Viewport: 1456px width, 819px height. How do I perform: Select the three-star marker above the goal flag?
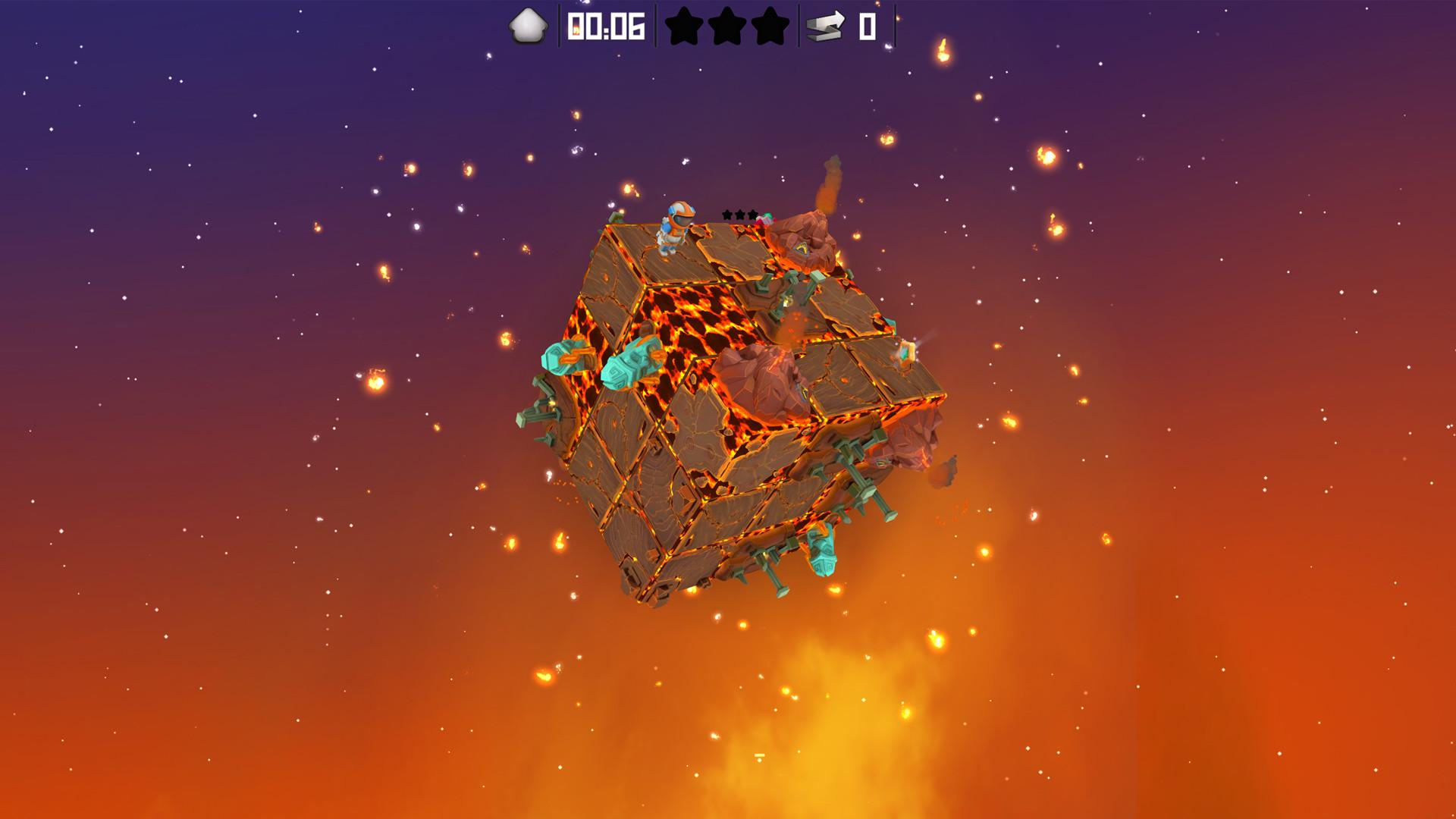click(739, 214)
